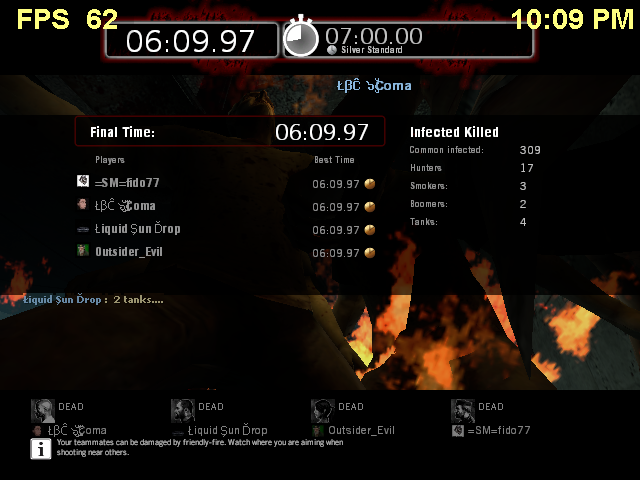Viewport: 640px width, 480px height.
Task: Select Liquid Sun Drop row in the scoreboard
Action: point(137,229)
